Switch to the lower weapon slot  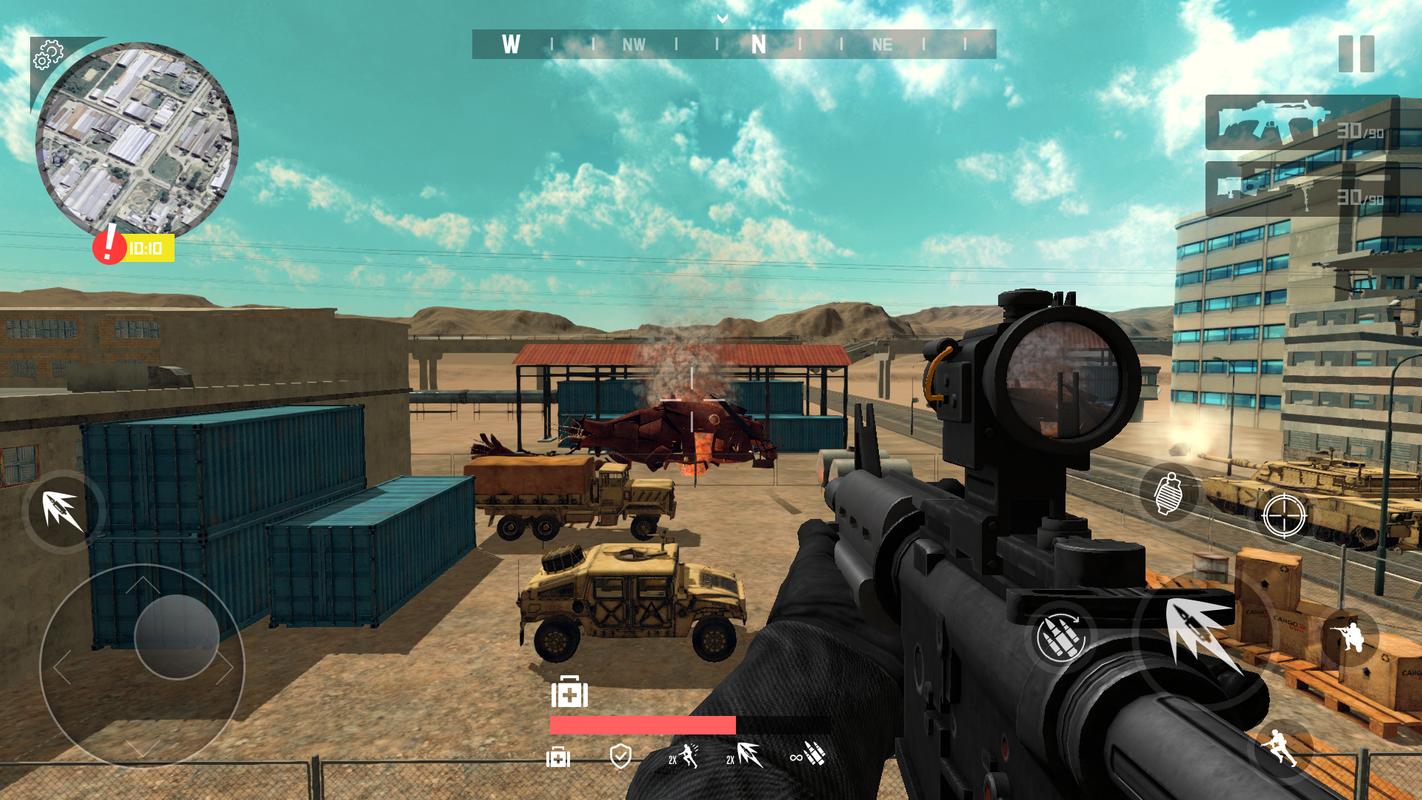pyautogui.click(x=1302, y=191)
